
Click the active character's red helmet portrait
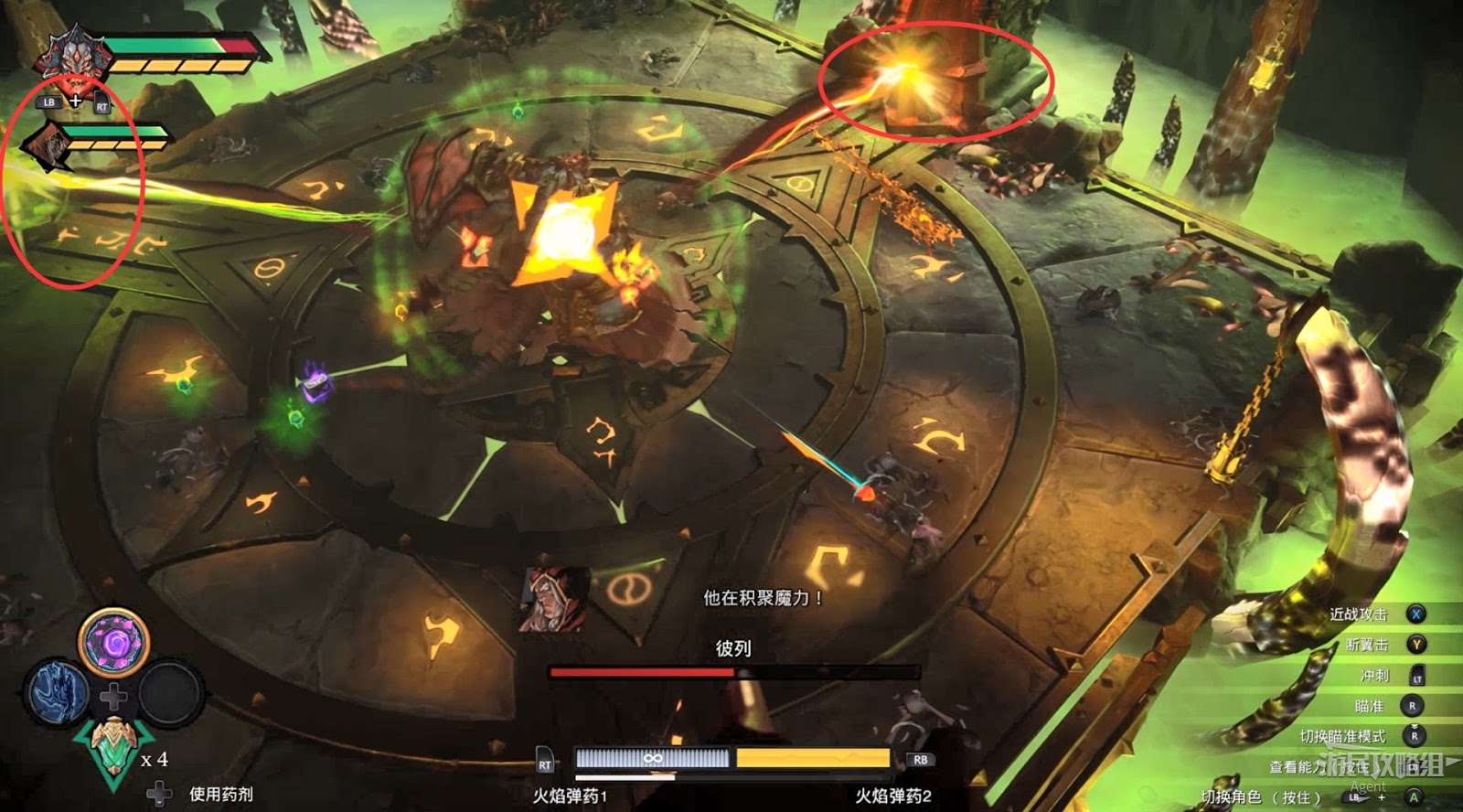click(71, 55)
